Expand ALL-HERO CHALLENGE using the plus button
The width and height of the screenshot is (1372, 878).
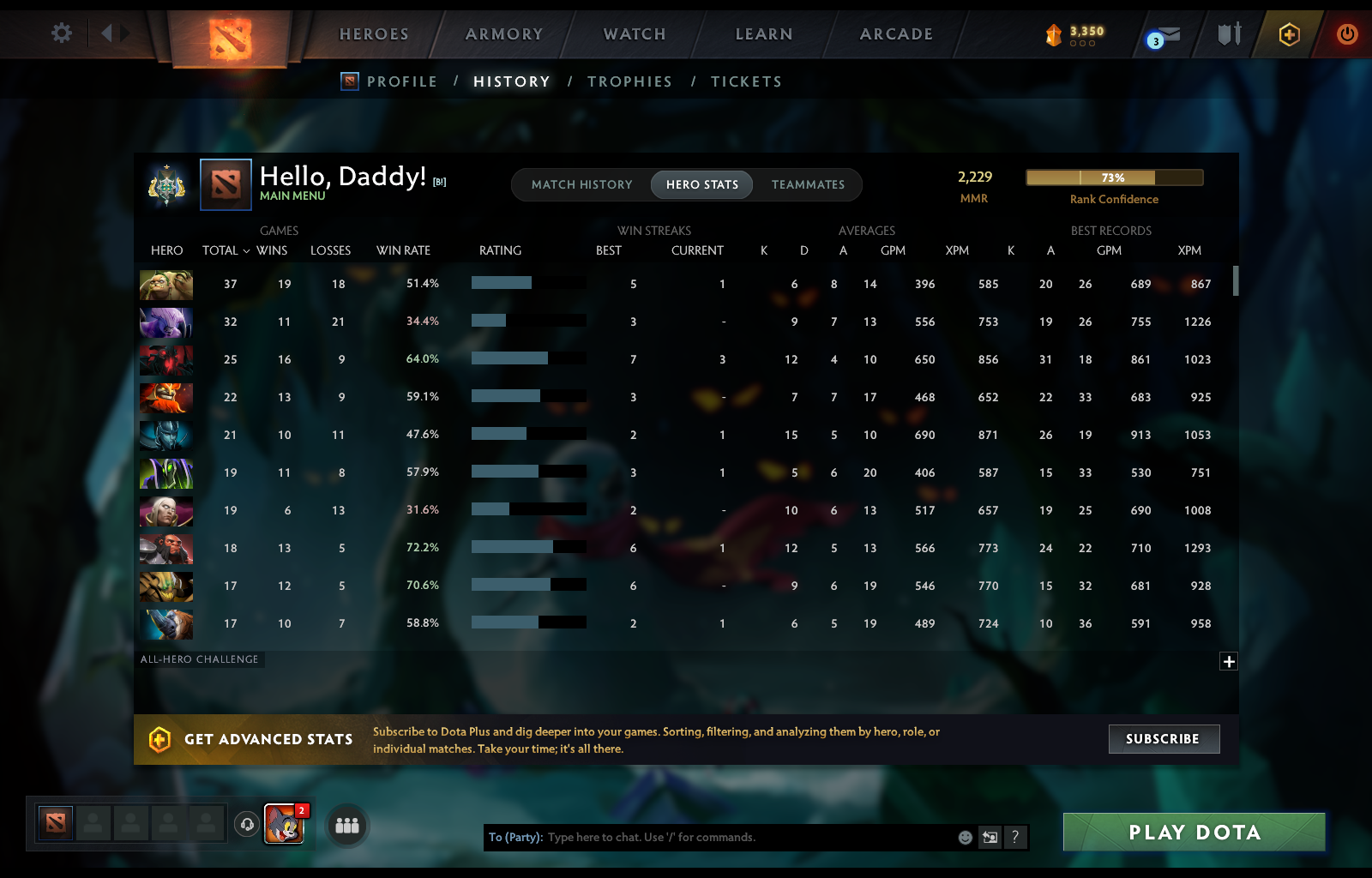click(x=1229, y=660)
